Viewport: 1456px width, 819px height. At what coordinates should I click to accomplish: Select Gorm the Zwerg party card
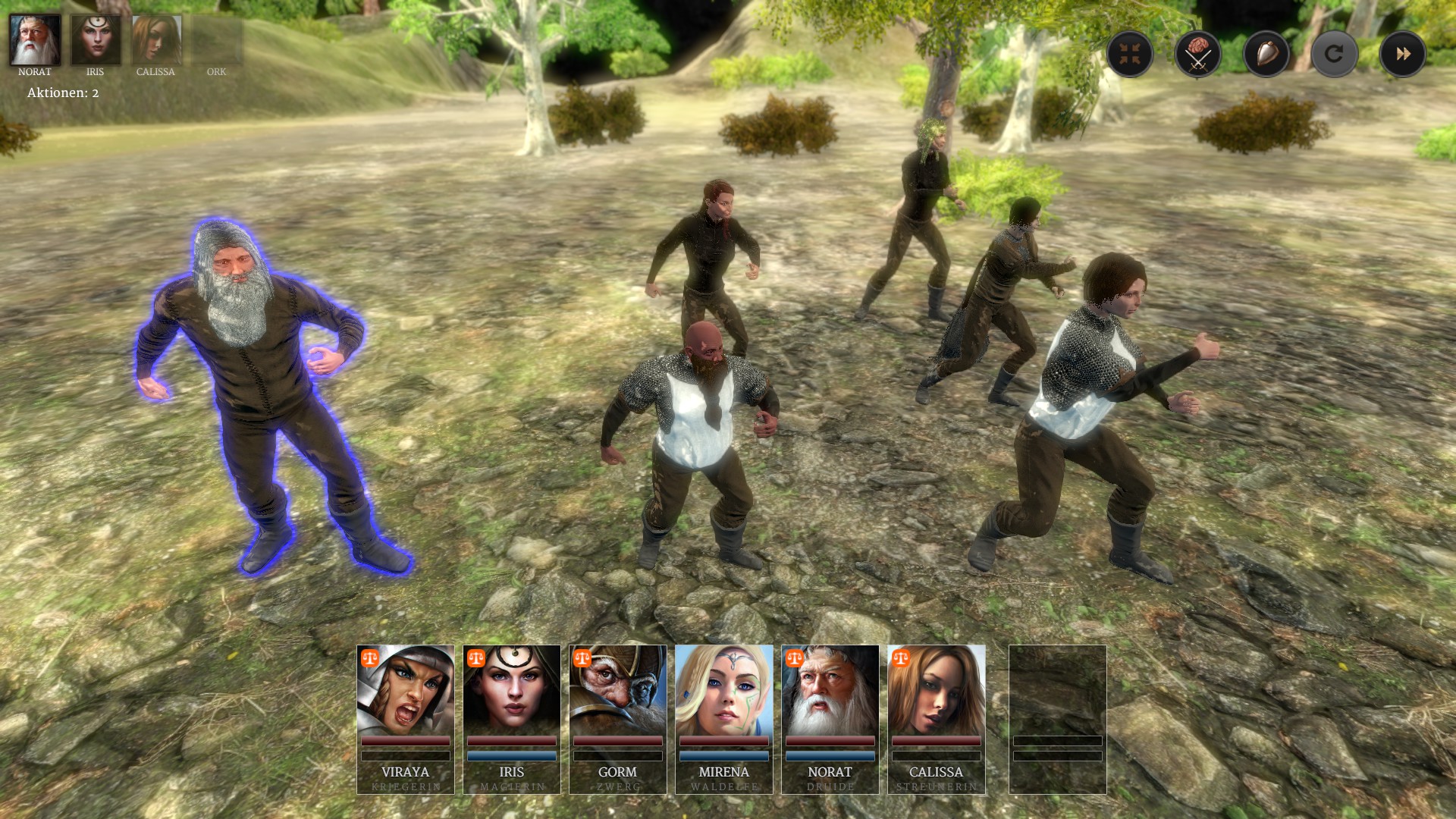618,719
